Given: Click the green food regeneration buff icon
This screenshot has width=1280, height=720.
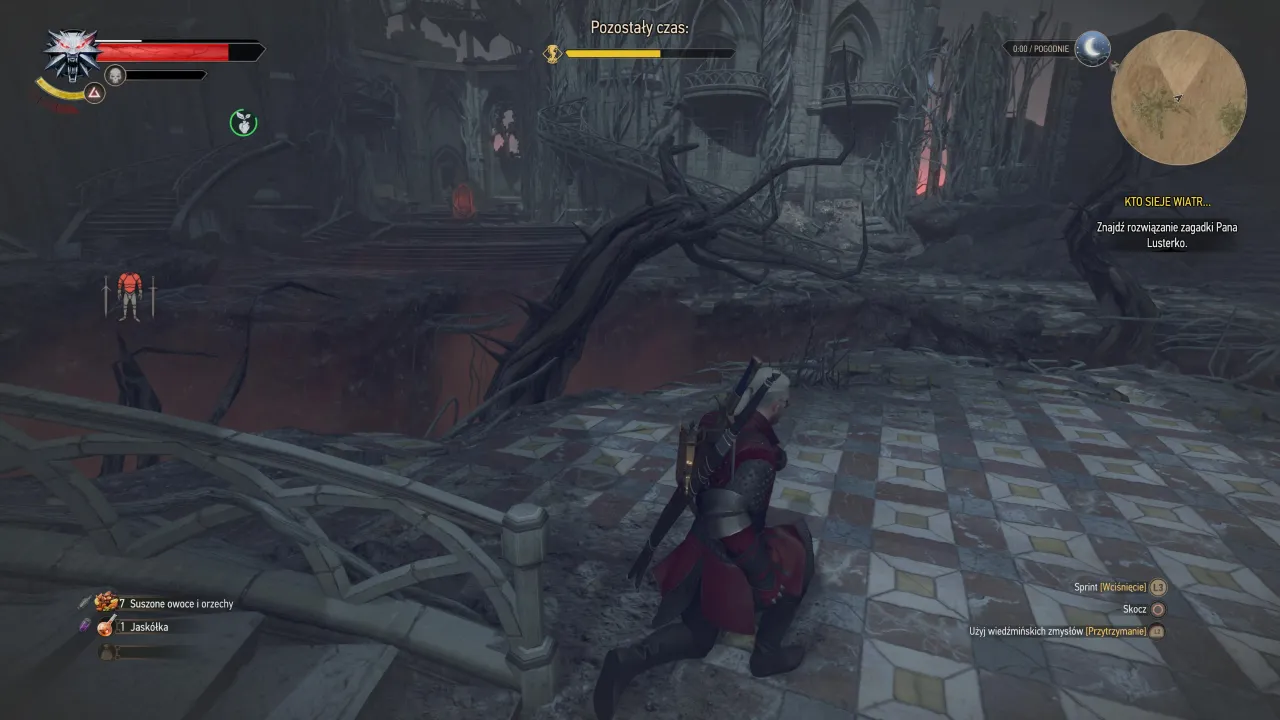Looking at the screenshot, I should click(x=242, y=122).
